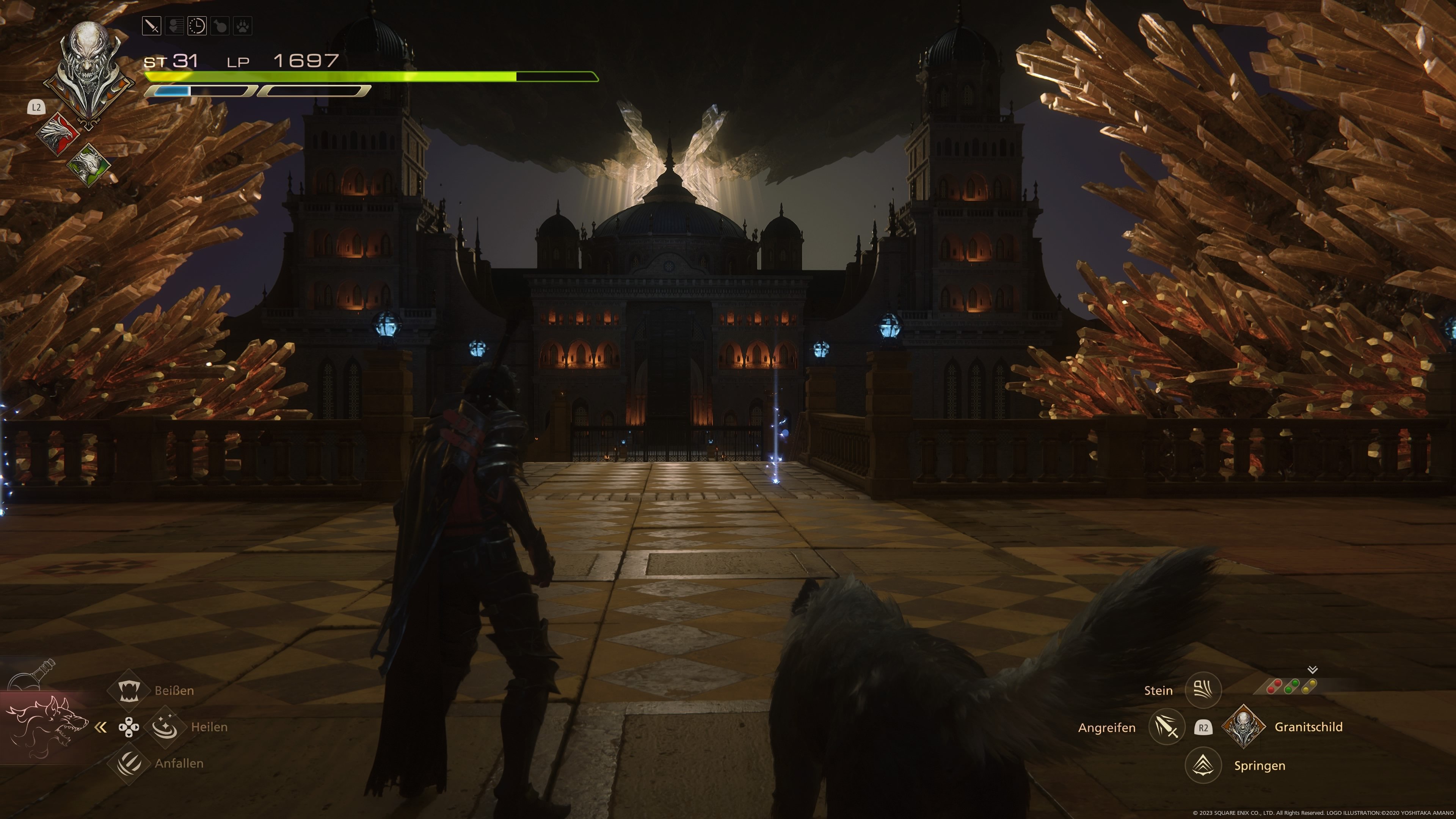This screenshot has width=1456, height=819.
Task: Trigger the Angreifen sword attack
Action: 1167,728
